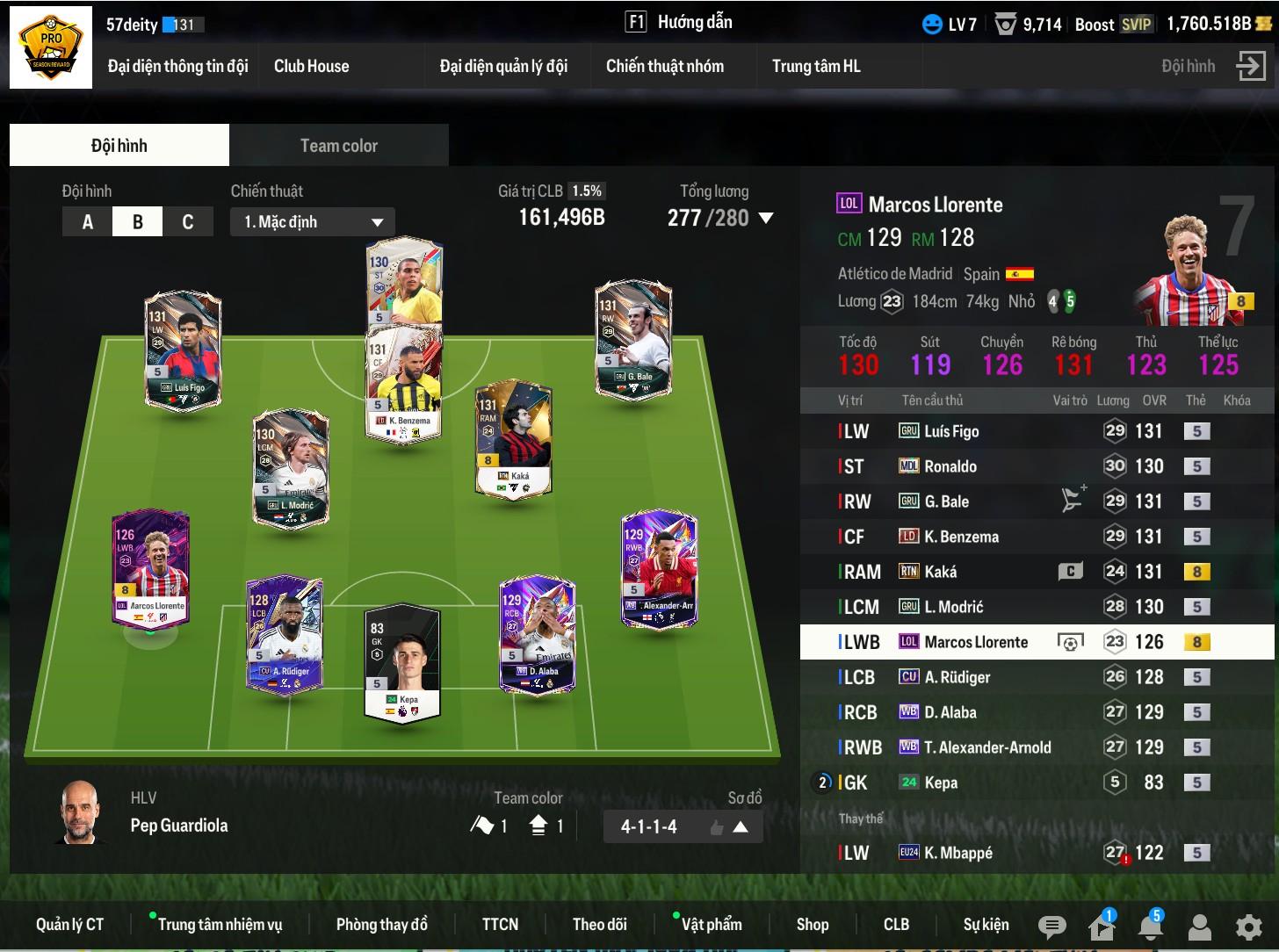This screenshot has height=952, width=1279.
Task: Open the settings gear icon
Action: click(1248, 927)
